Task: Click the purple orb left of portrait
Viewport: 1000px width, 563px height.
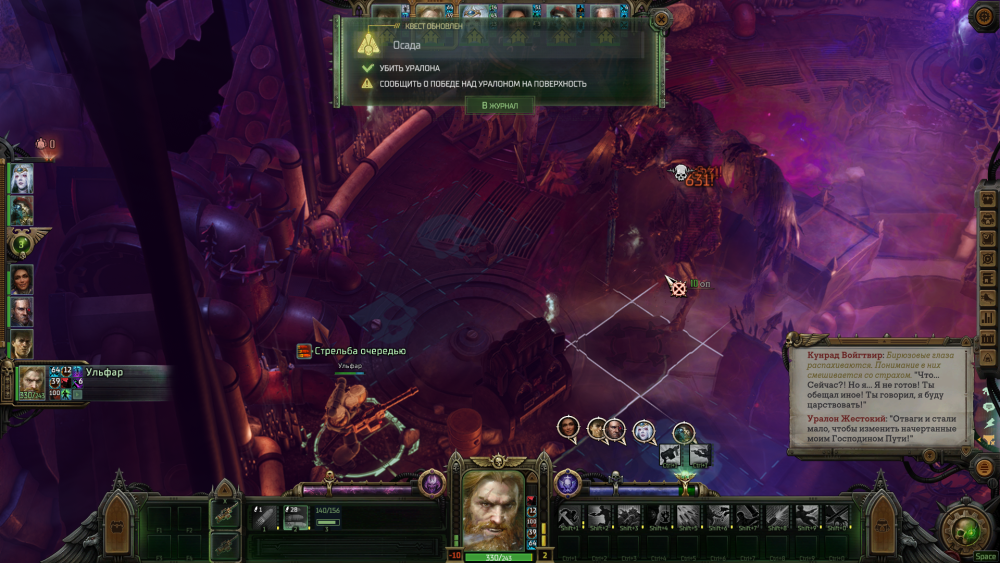Action: (x=432, y=482)
